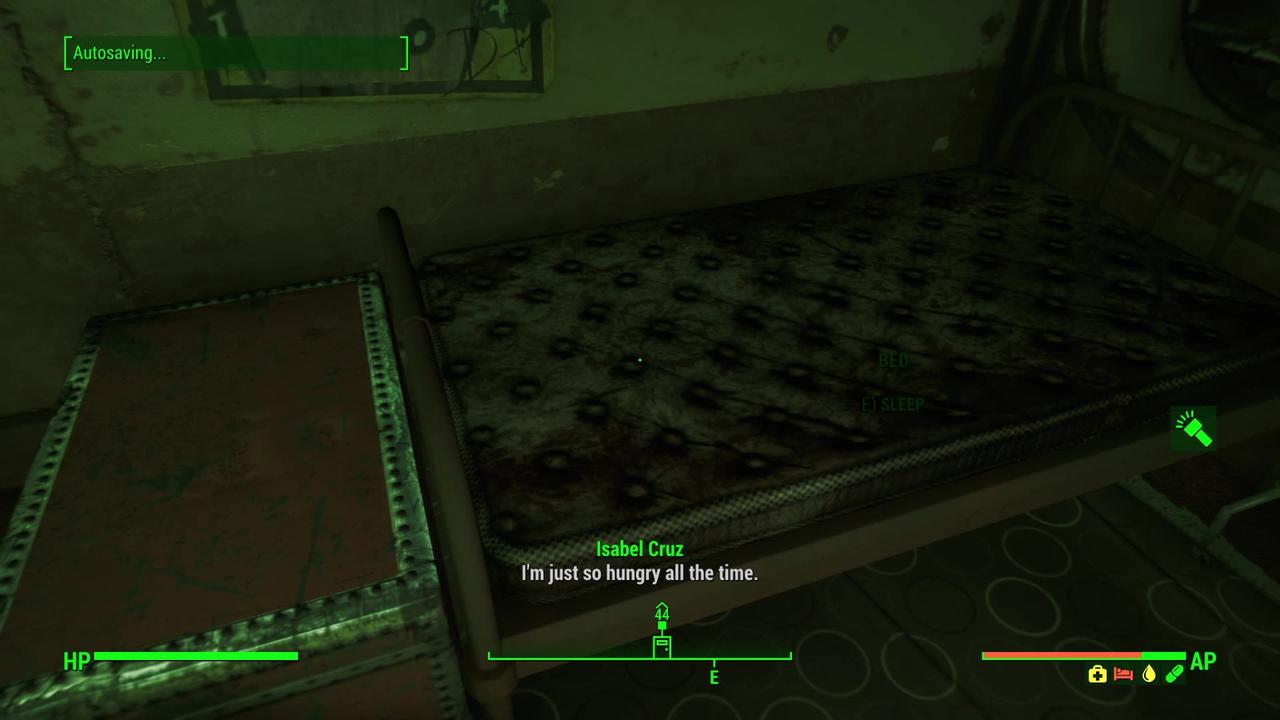Click the left bracket of the compass bar
Image resolution: width=1280 pixels, height=720 pixels.
click(490, 657)
